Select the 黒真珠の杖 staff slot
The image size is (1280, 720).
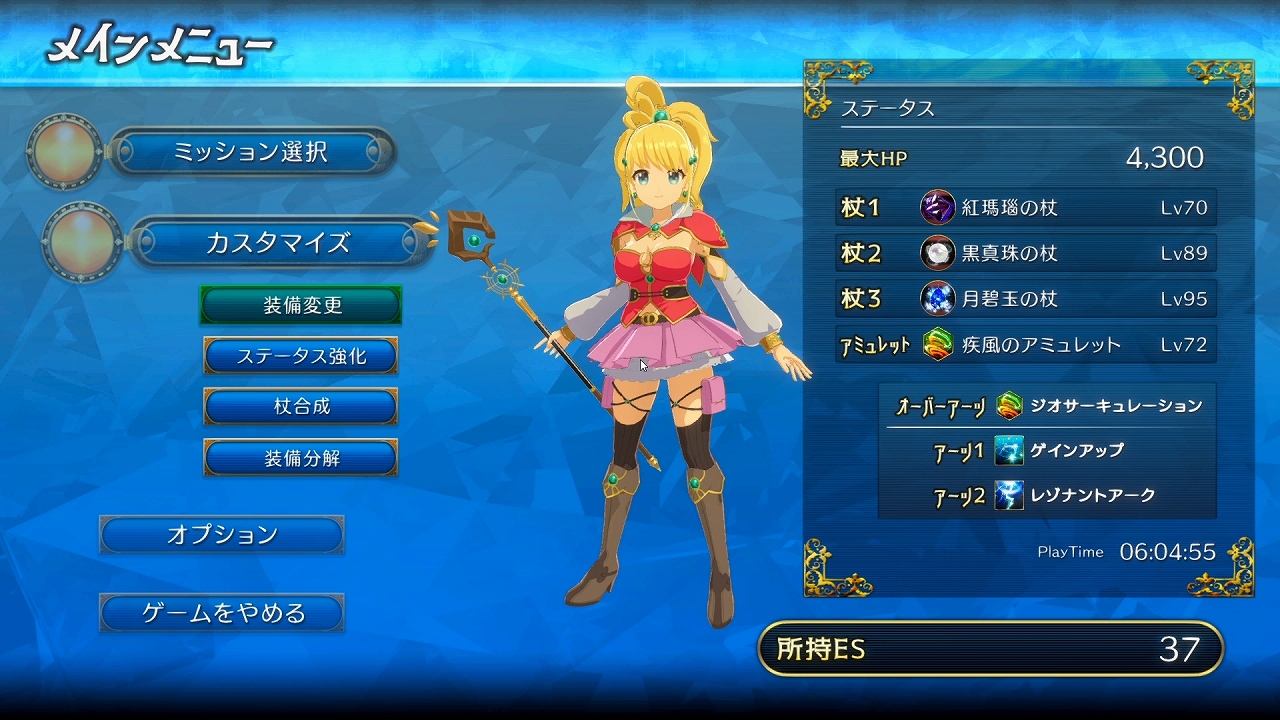(x=1026, y=253)
